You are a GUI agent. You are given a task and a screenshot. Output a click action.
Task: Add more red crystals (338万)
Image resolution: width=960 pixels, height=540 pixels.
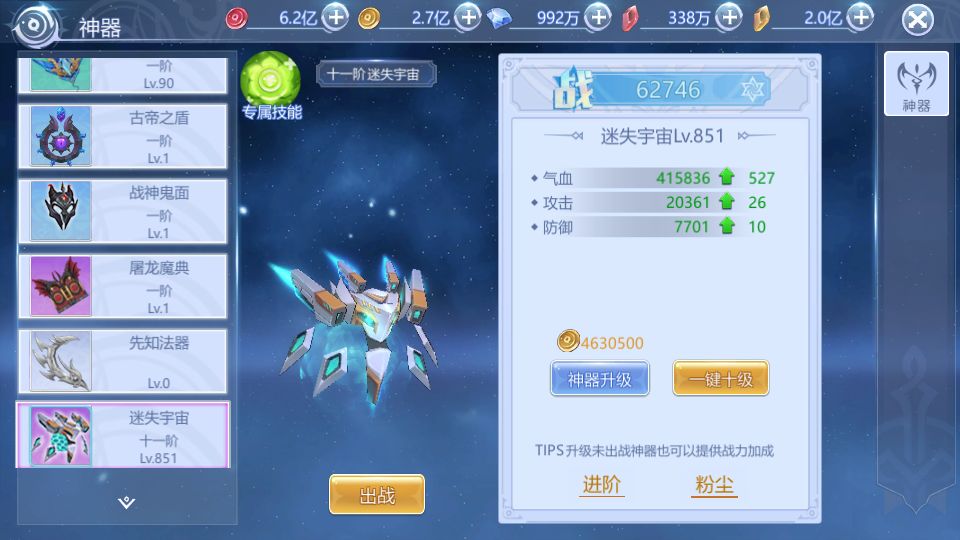(730, 17)
